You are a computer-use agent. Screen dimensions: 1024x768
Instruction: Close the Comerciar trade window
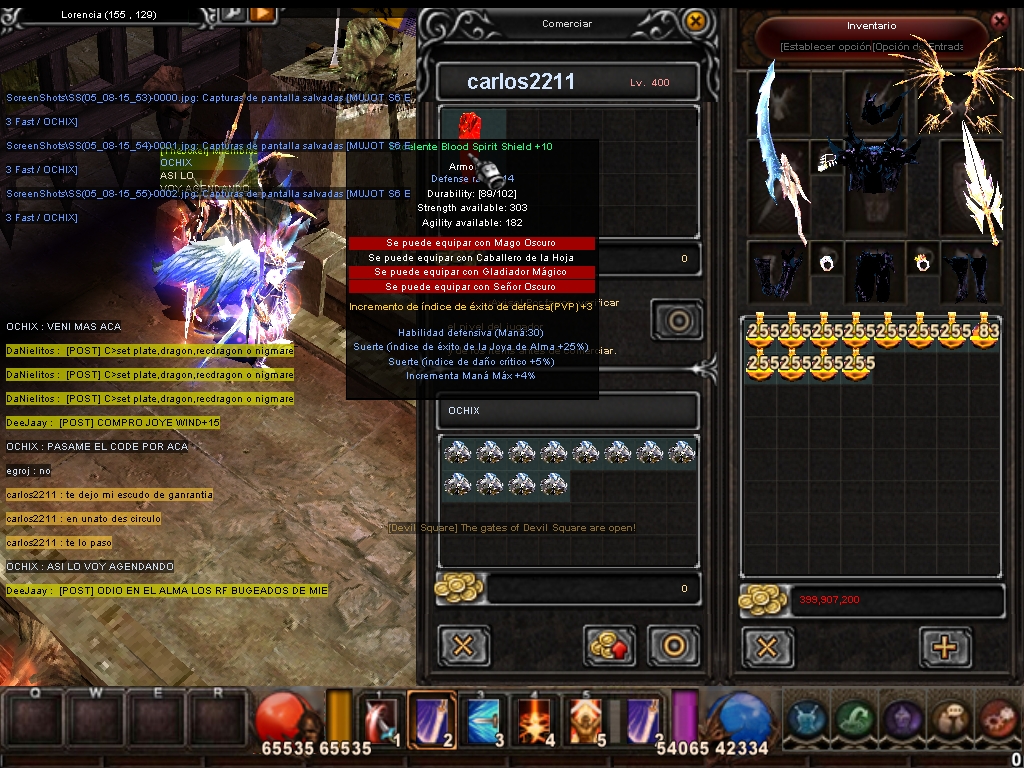695,20
